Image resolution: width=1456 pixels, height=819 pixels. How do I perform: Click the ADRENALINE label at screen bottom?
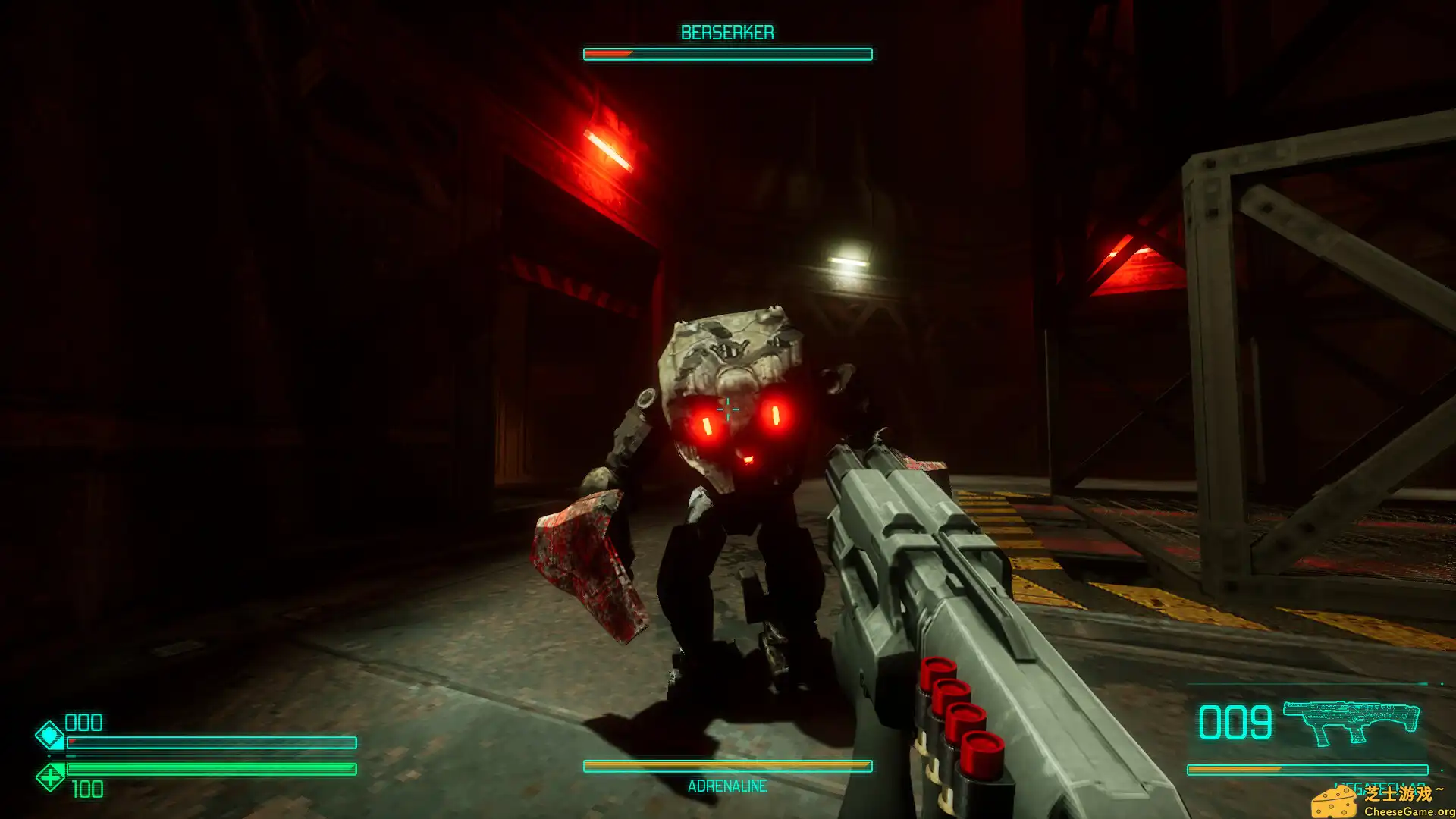click(x=726, y=786)
